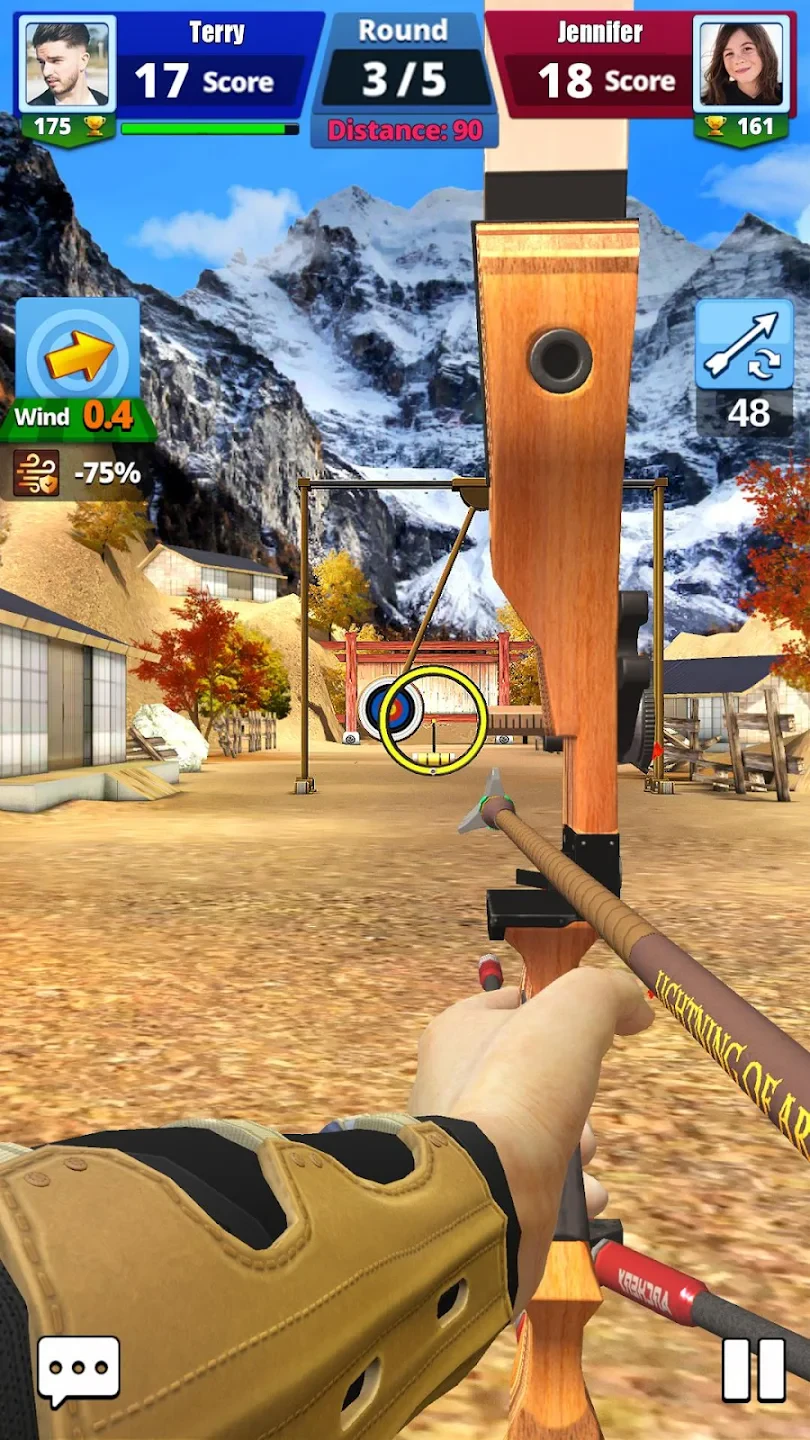The width and height of the screenshot is (810, 1440).
Task: Tap the -75% wind reduction icon
Action: click(x=36, y=472)
